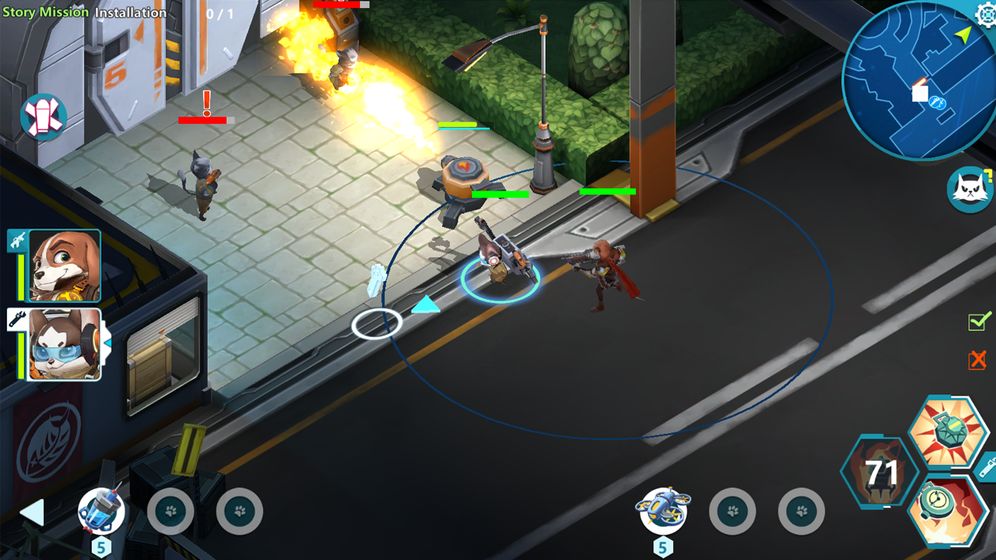
Task: Tap the white cat face icon
Action: [968, 189]
